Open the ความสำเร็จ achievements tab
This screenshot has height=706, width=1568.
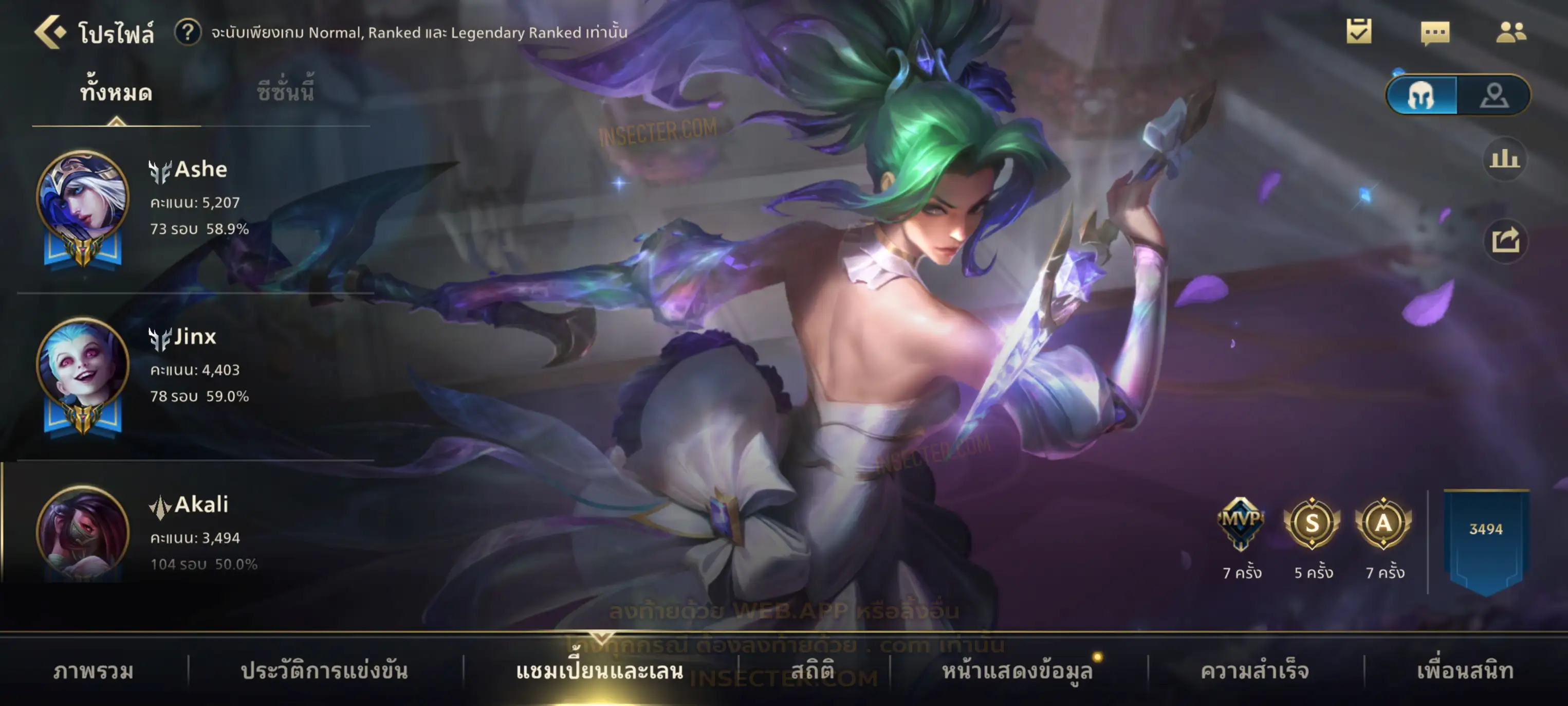pyautogui.click(x=1255, y=671)
